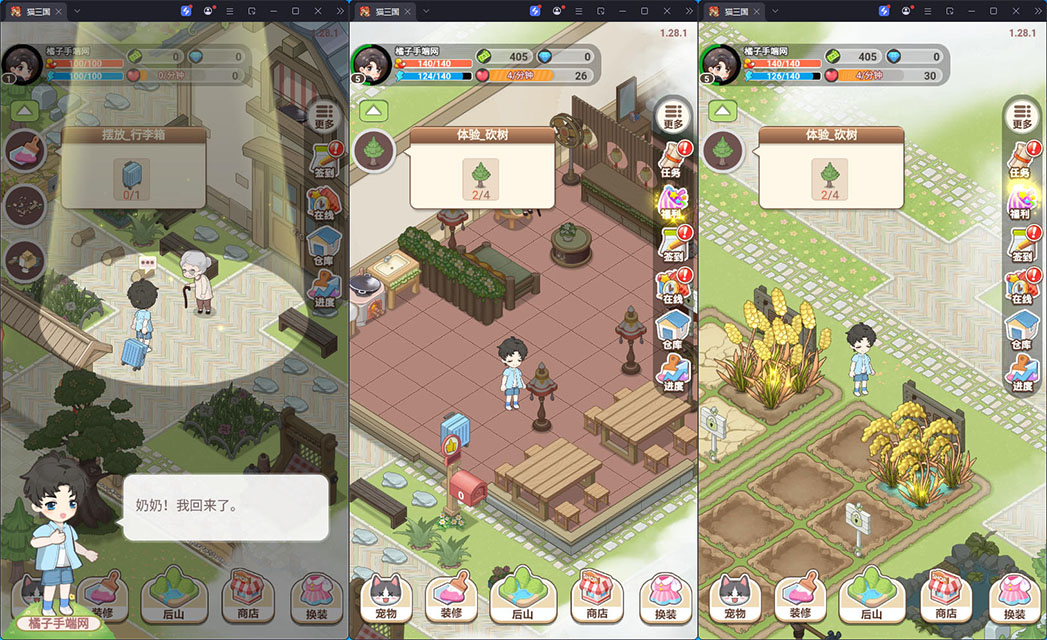Open 任务 in the window with the wooden tables
The image size is (1047, 640).
click(672, 158)
